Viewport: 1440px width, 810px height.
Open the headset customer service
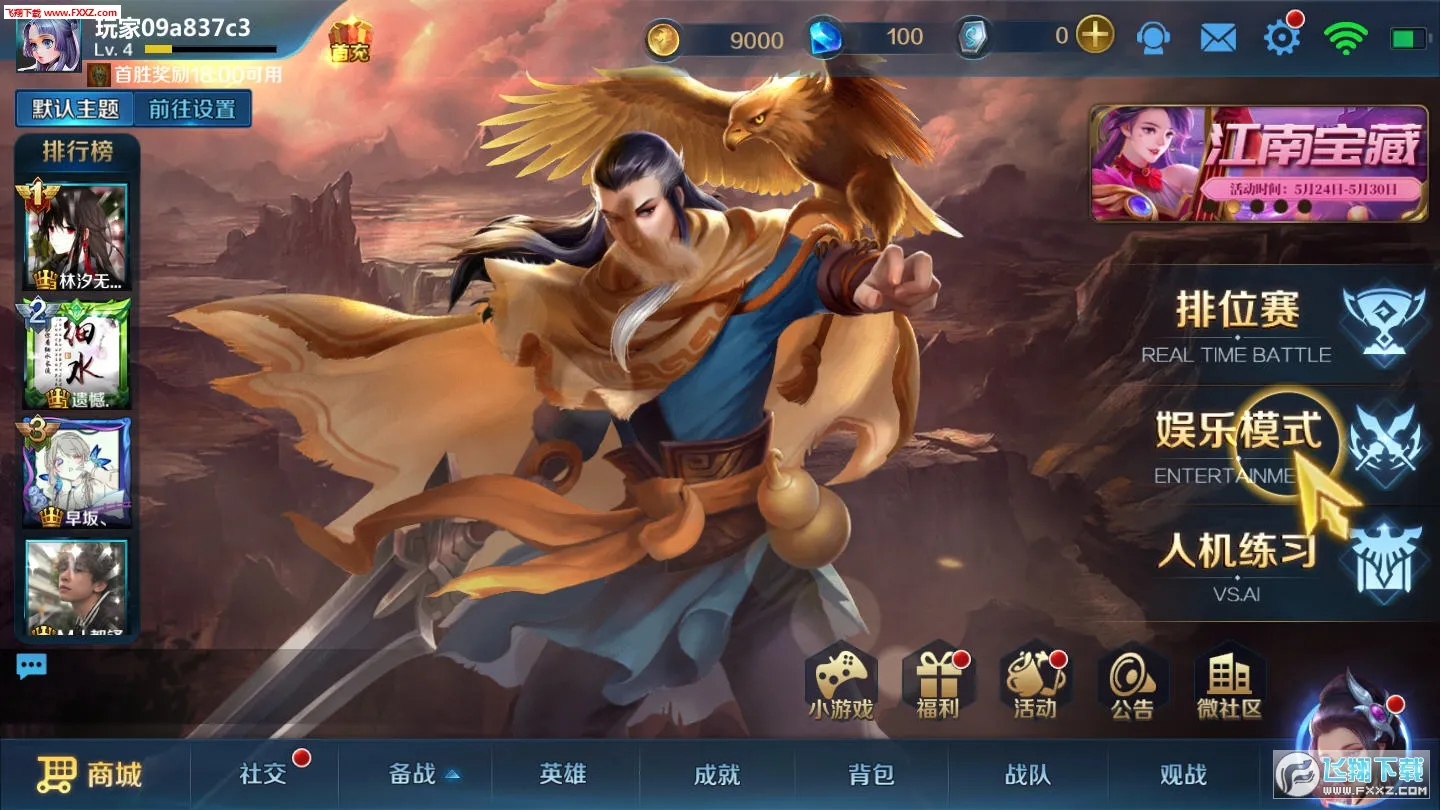click(x=1155, y=37)
